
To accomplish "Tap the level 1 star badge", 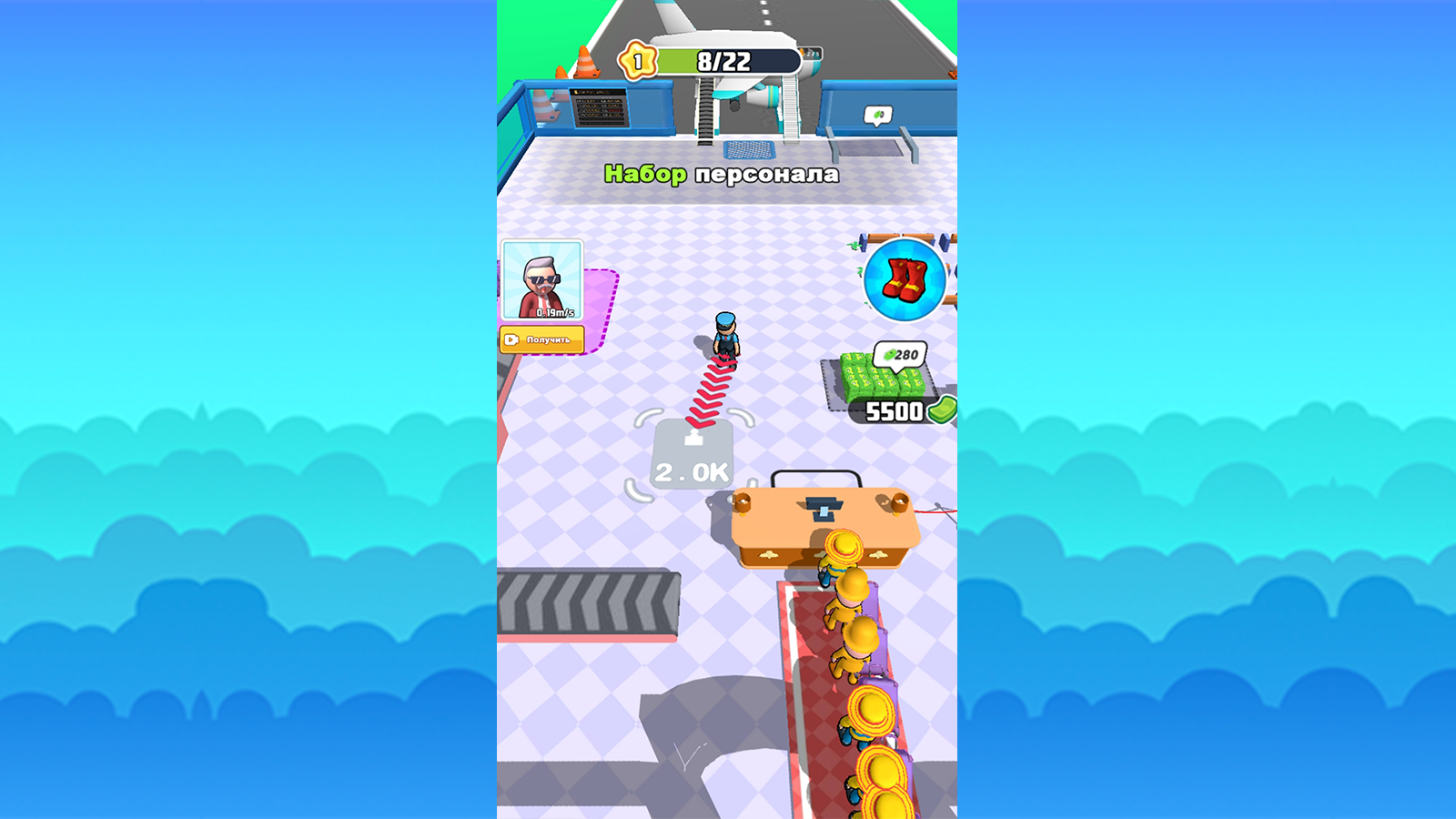I will [x=639, y=60].
